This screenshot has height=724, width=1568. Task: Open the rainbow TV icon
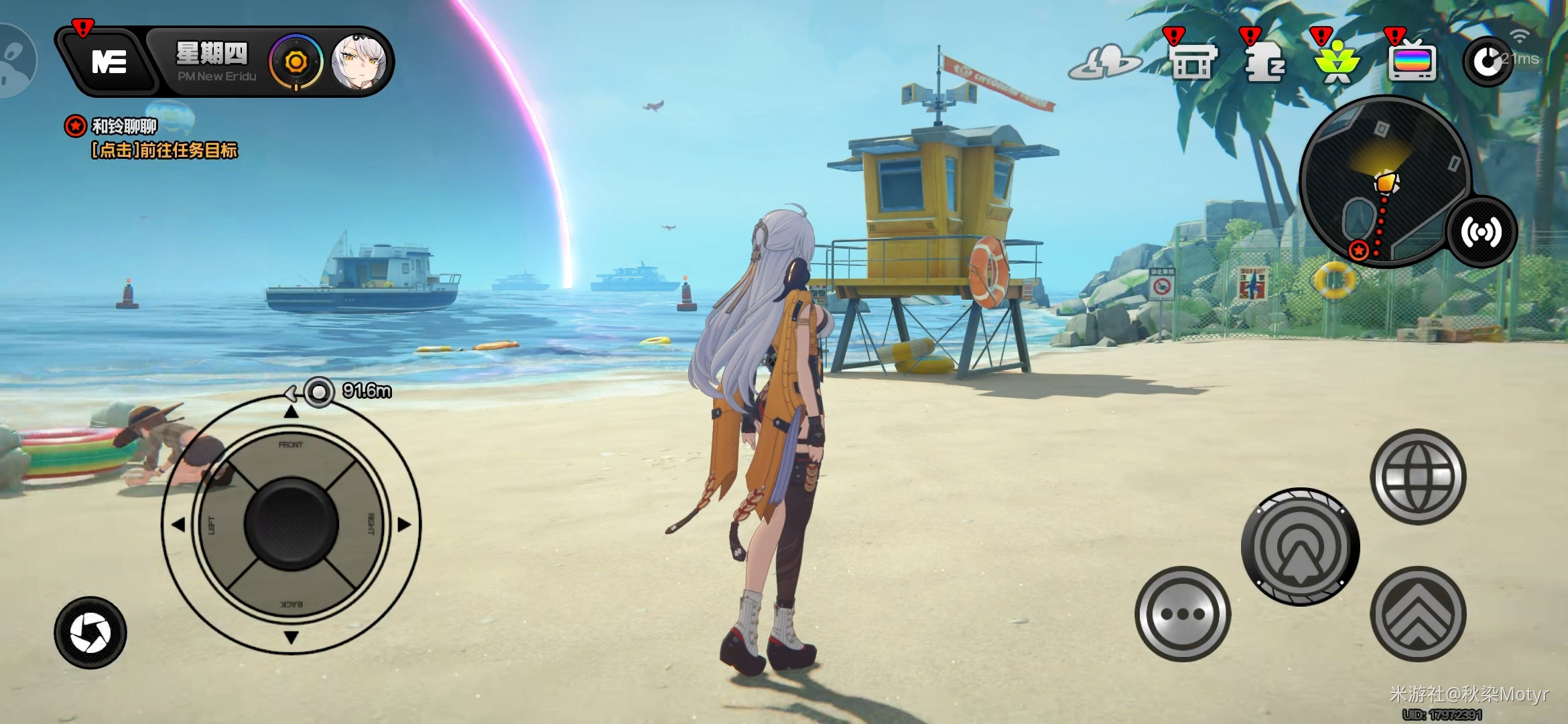pos(1412,62)
